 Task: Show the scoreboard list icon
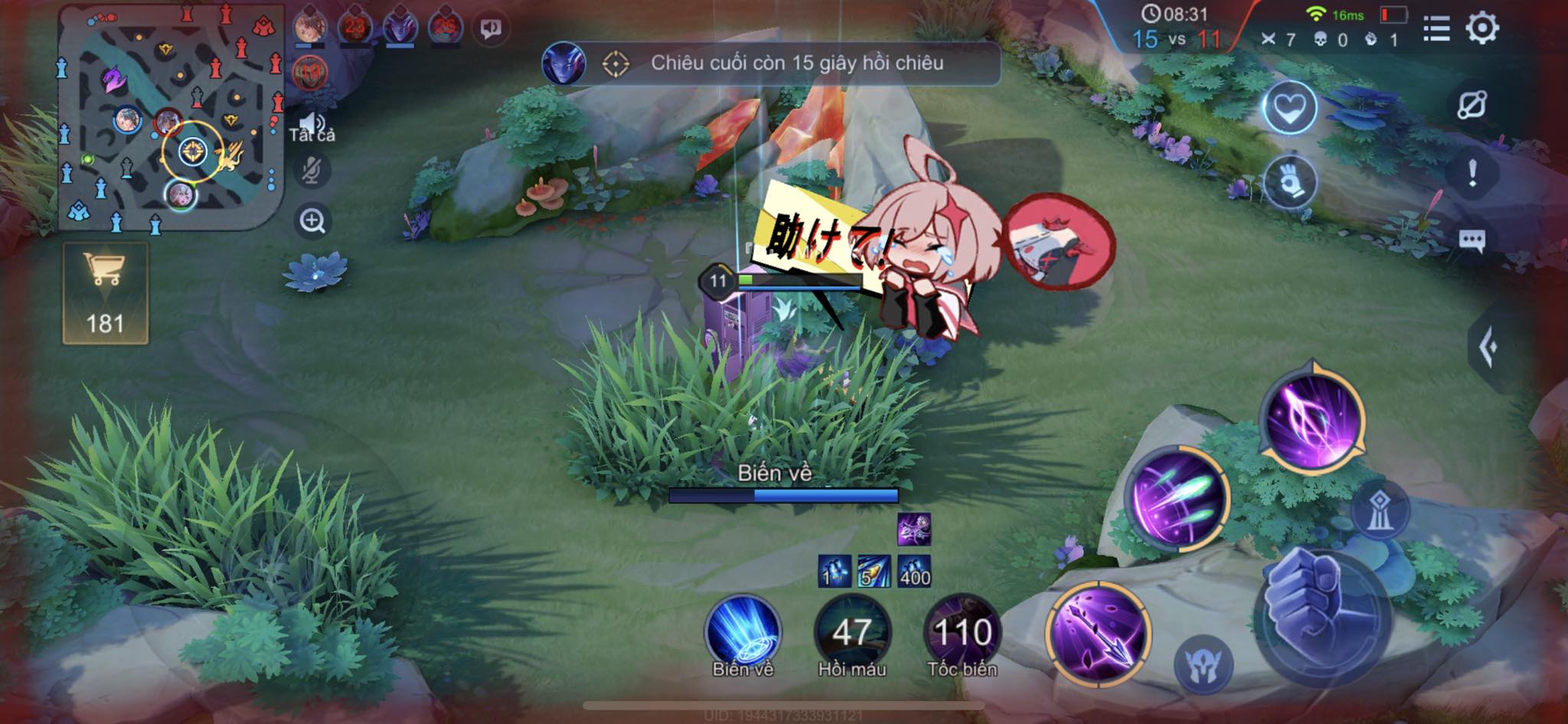click(x=1436, y=28)
